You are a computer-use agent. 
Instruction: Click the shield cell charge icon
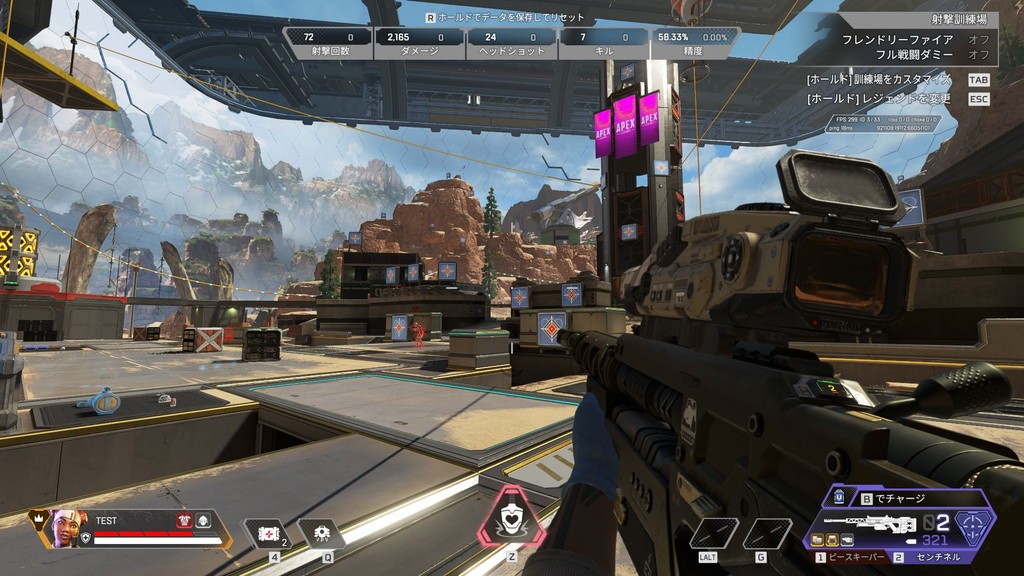[838, 497]
